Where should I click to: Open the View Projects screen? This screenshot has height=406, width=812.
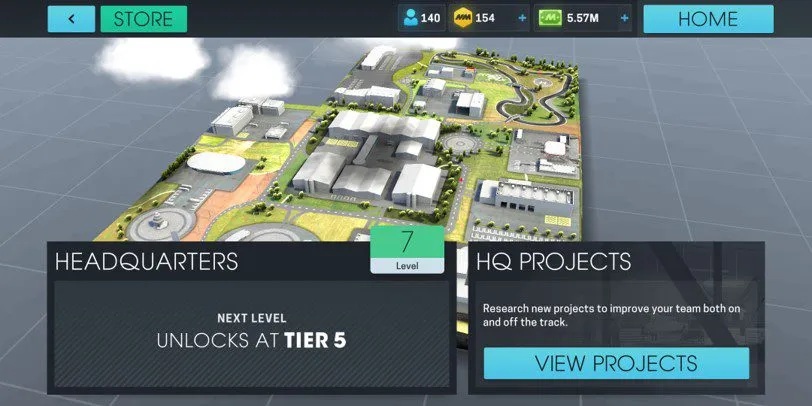click(x=616, y=363)
